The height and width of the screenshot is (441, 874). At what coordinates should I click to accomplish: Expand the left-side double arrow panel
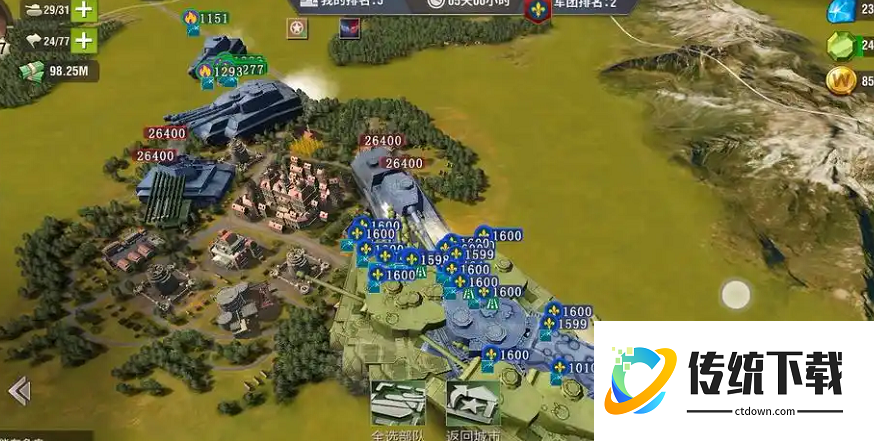18,390
